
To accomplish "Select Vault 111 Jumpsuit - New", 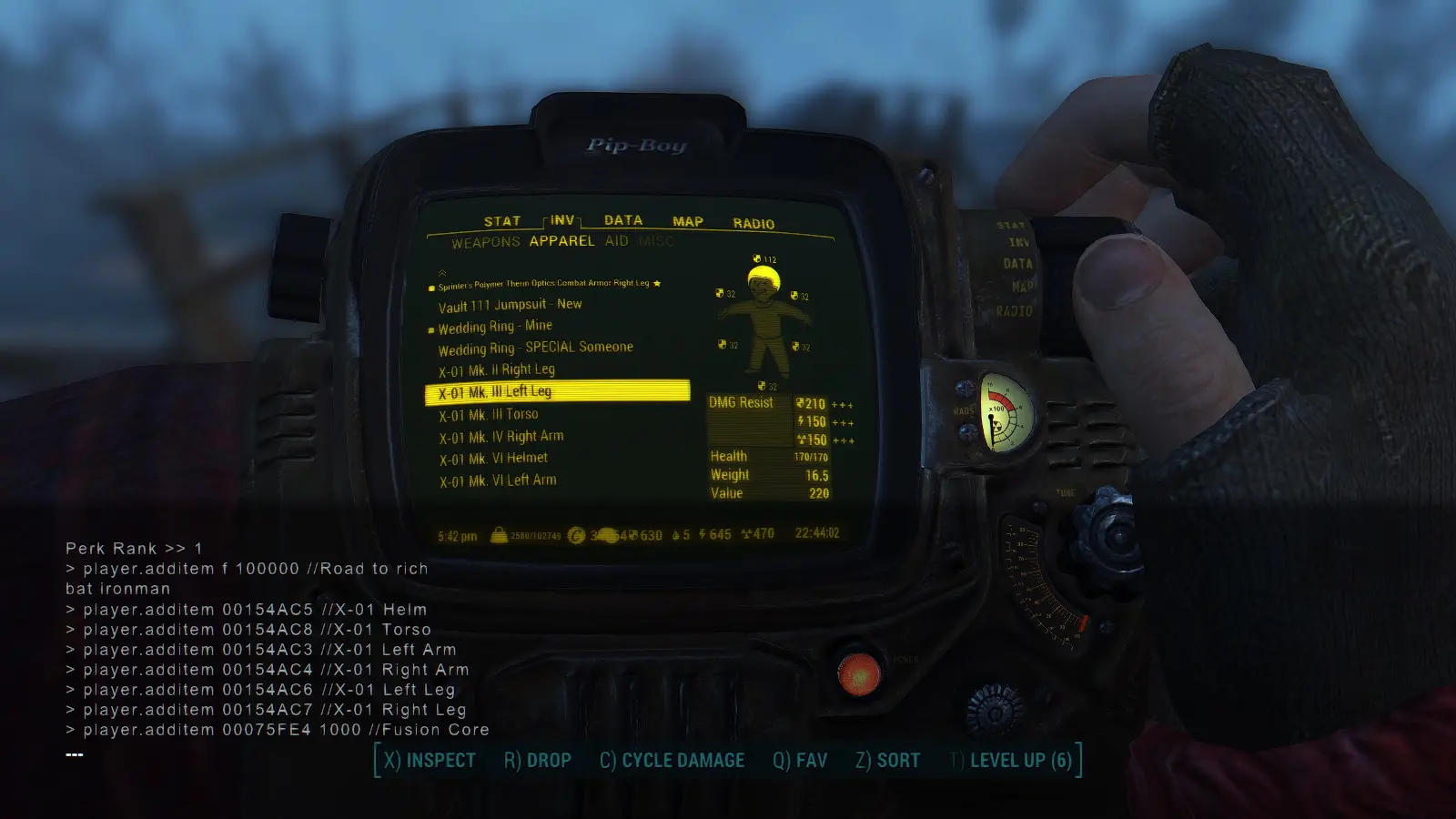I will (510, 305).
